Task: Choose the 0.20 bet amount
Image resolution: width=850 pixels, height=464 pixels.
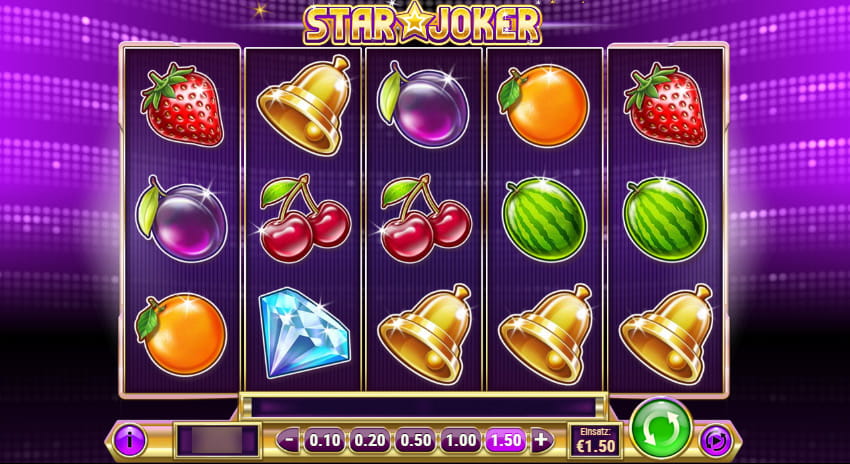Action: coord(367,439)
